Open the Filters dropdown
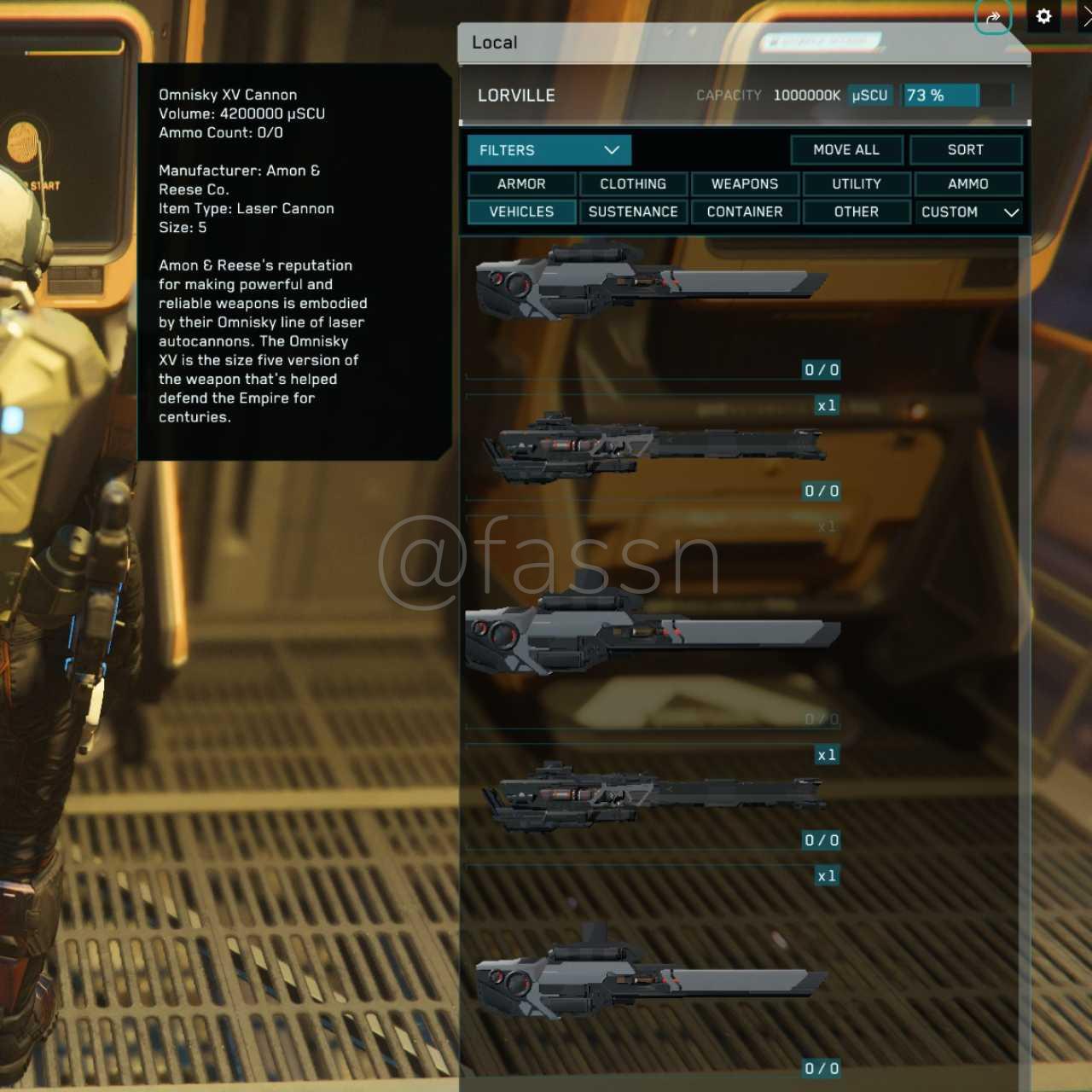 pyautogui.click(x=549, y=150)
